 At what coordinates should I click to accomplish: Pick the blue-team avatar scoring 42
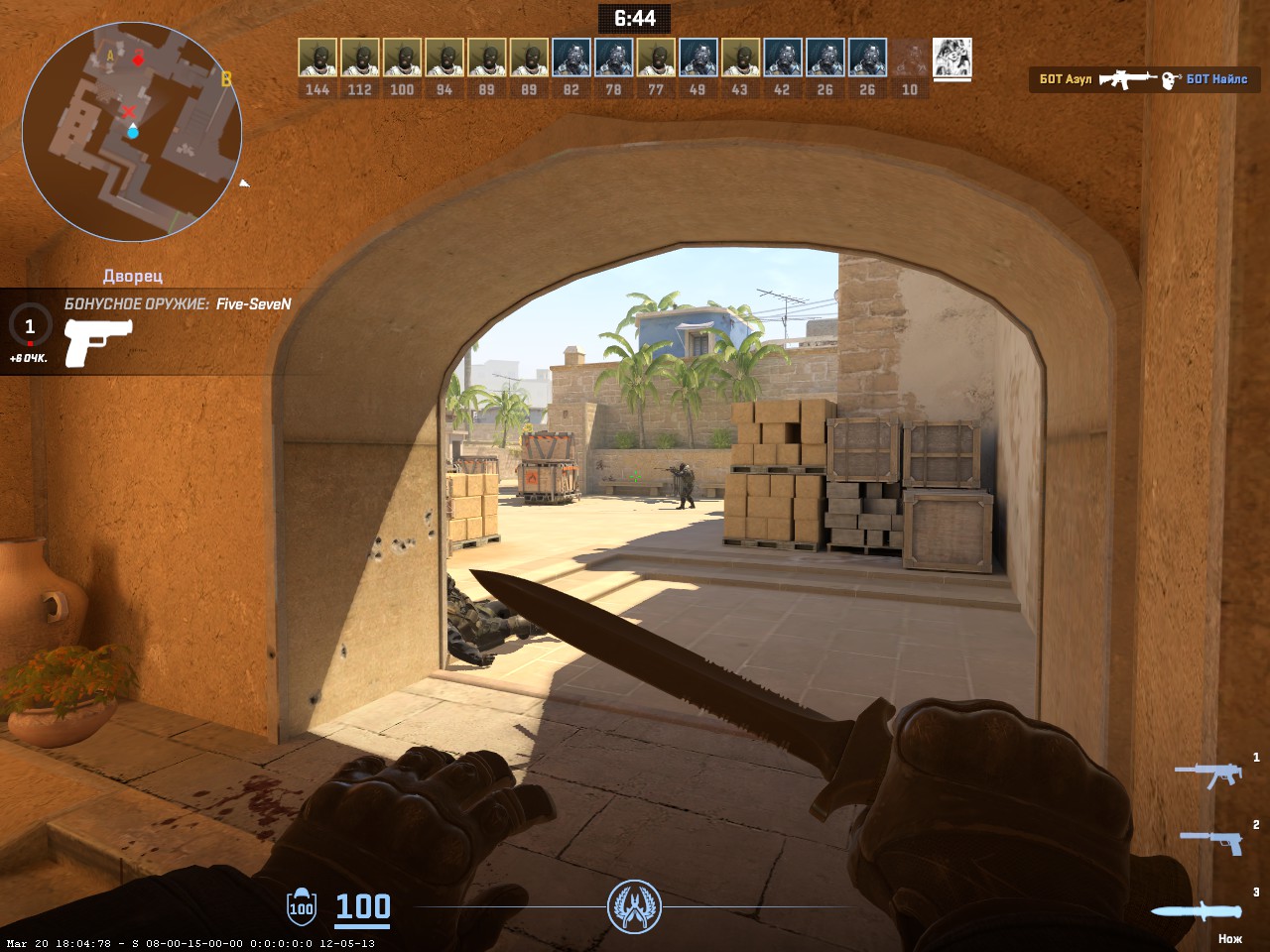click(783, 59)
